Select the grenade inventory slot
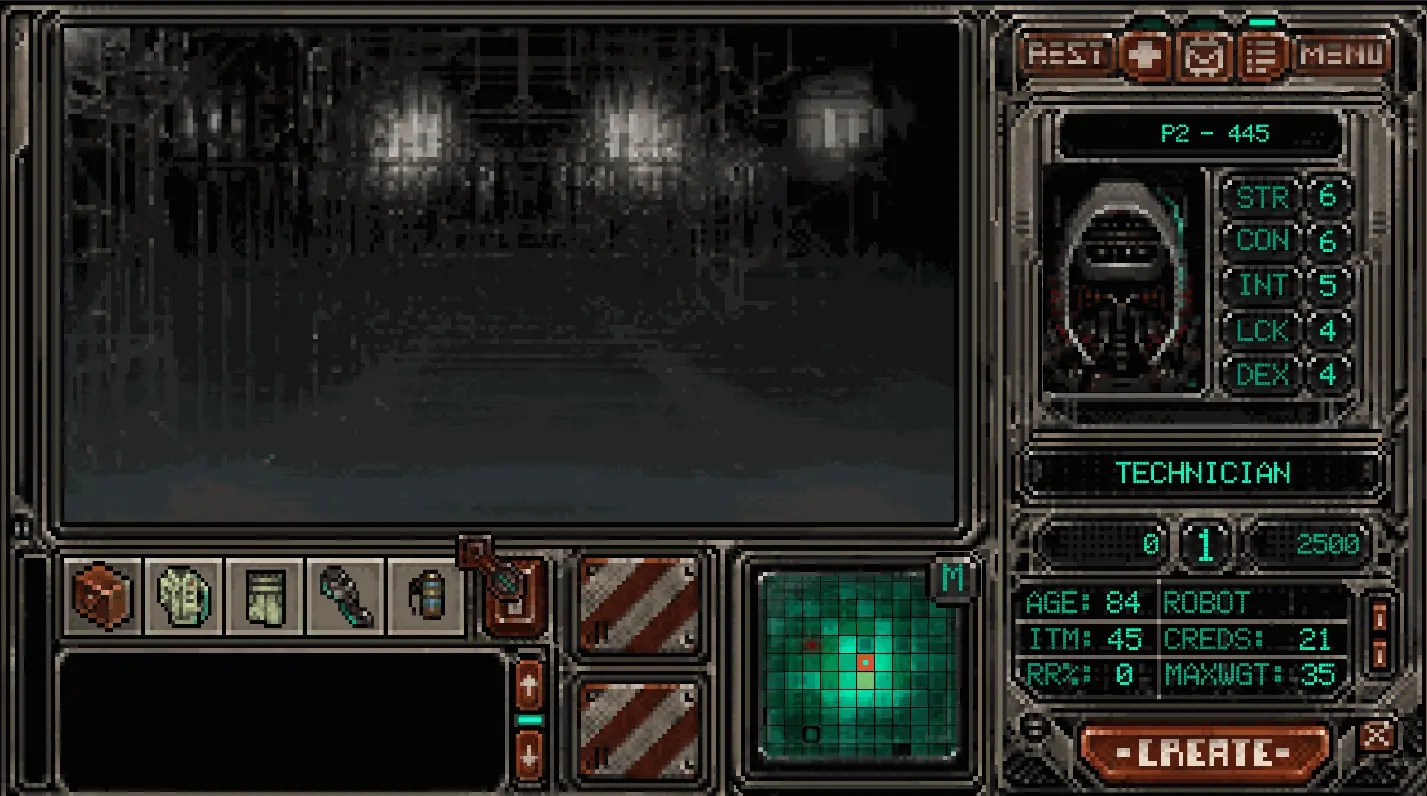1427x796 pixels. click(x=426, y=597)
